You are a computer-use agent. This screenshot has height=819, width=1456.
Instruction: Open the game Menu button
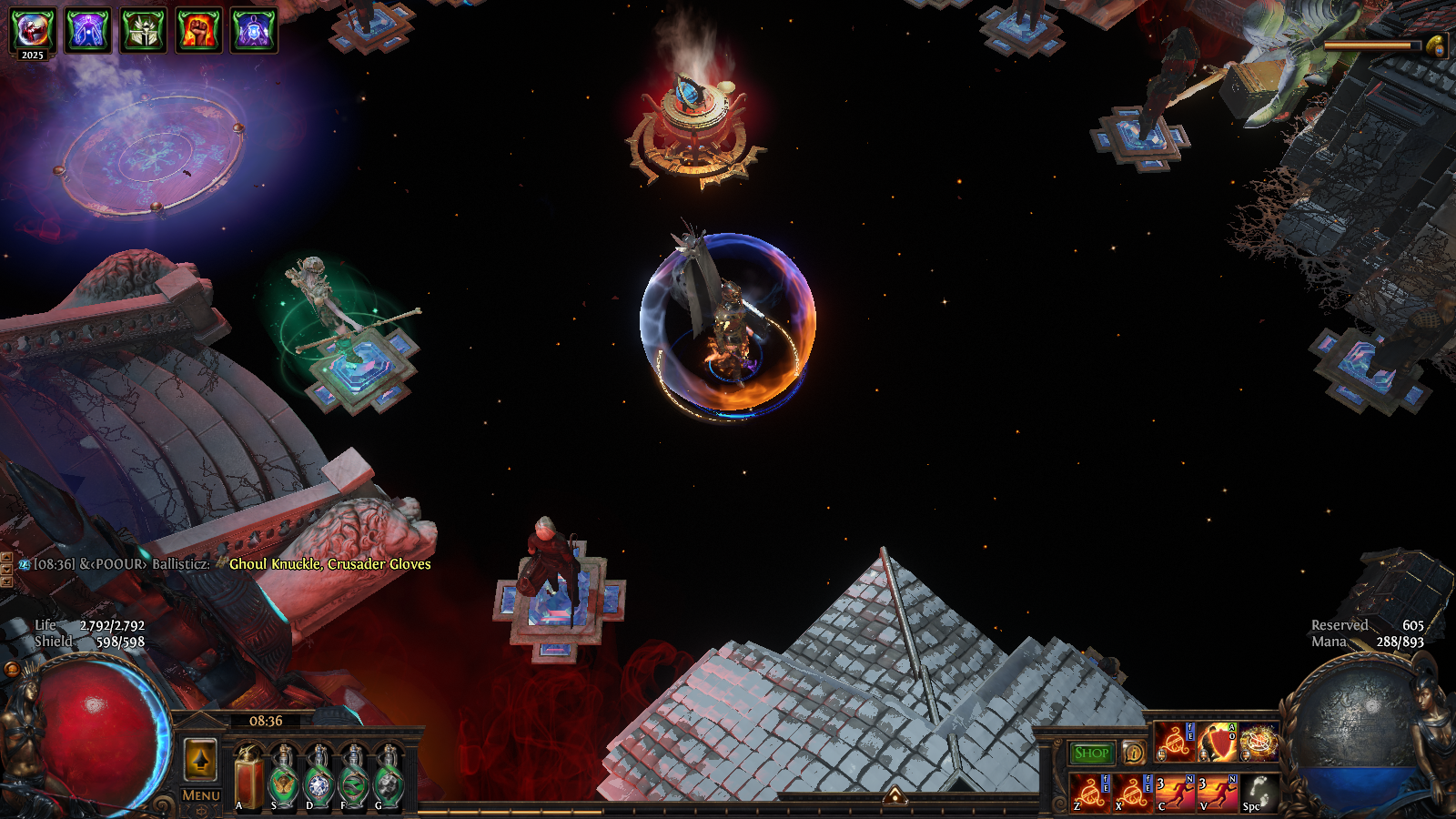[200, 794]
